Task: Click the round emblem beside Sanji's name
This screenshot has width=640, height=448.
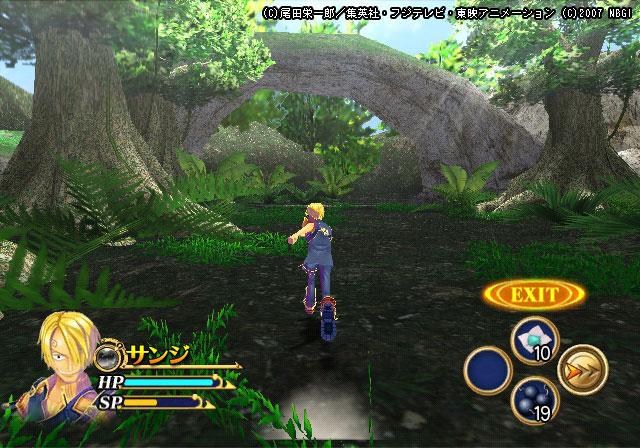Action: 109,354
